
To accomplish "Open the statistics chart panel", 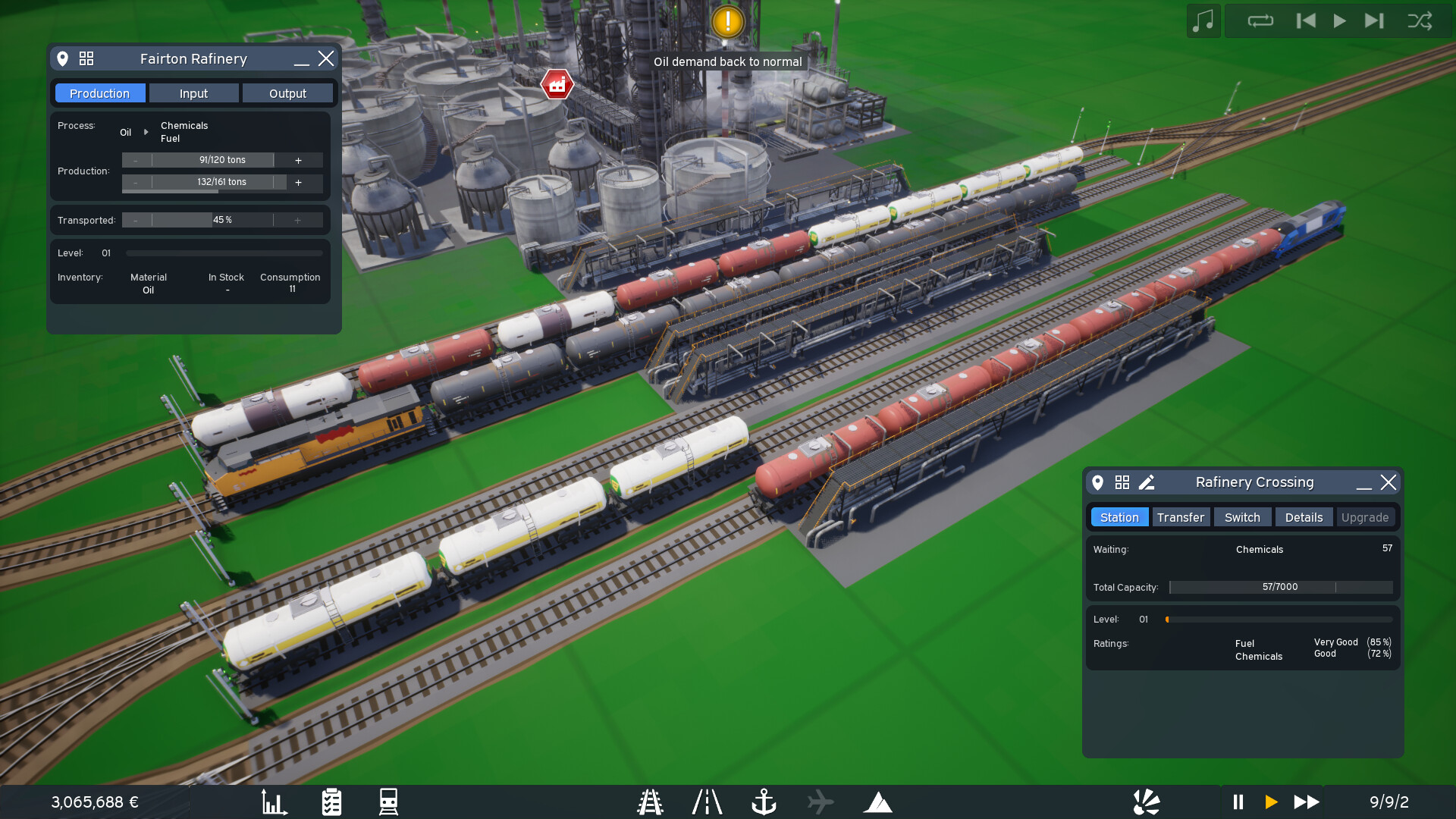I will 275,802.
